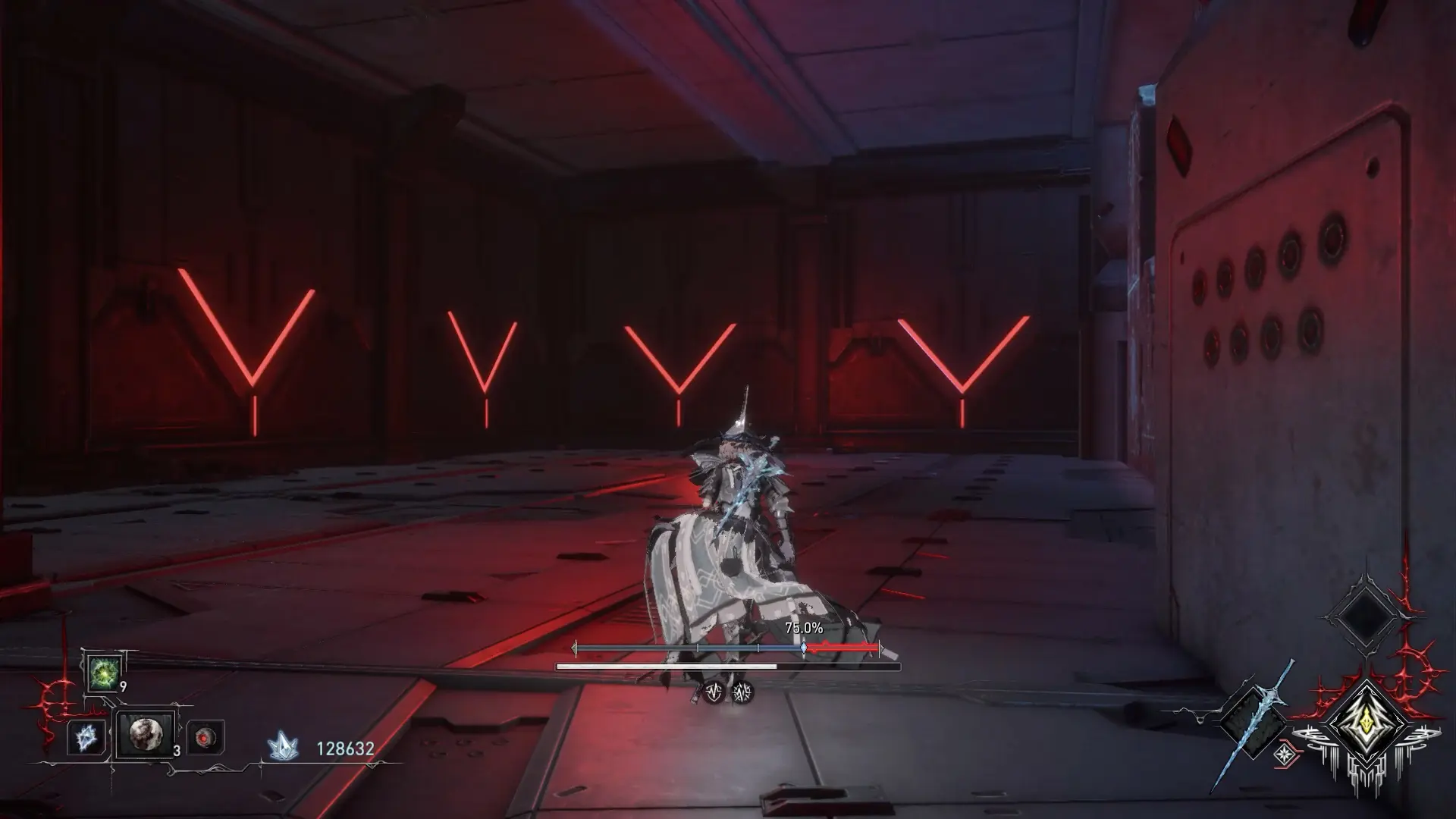This screenshot has height=819, width=1456.
Task: Use the pale stone sphere item
Action: (144, 734)
